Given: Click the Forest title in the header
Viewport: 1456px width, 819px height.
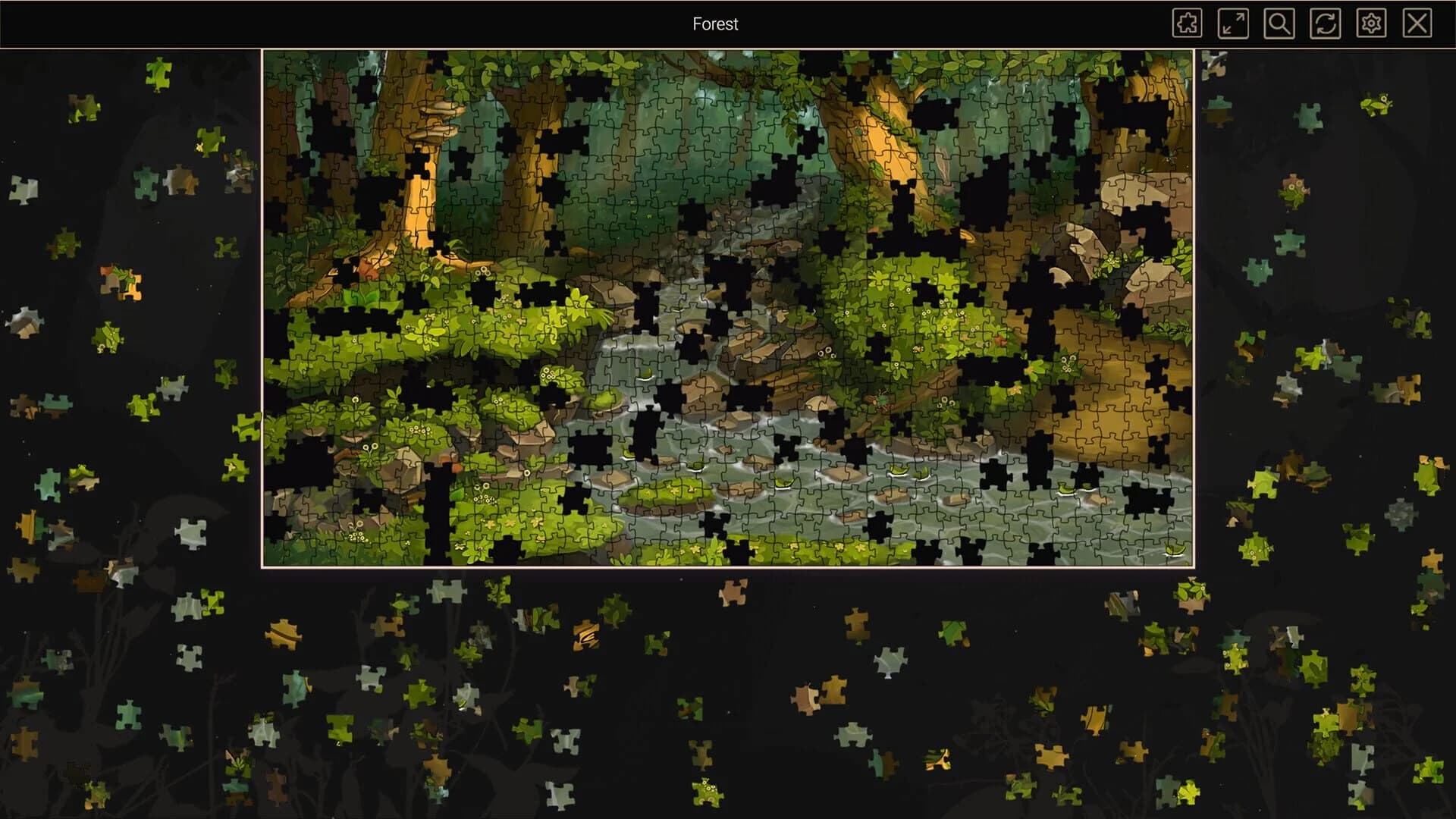Looking at the screenshot, I should 714,24.
